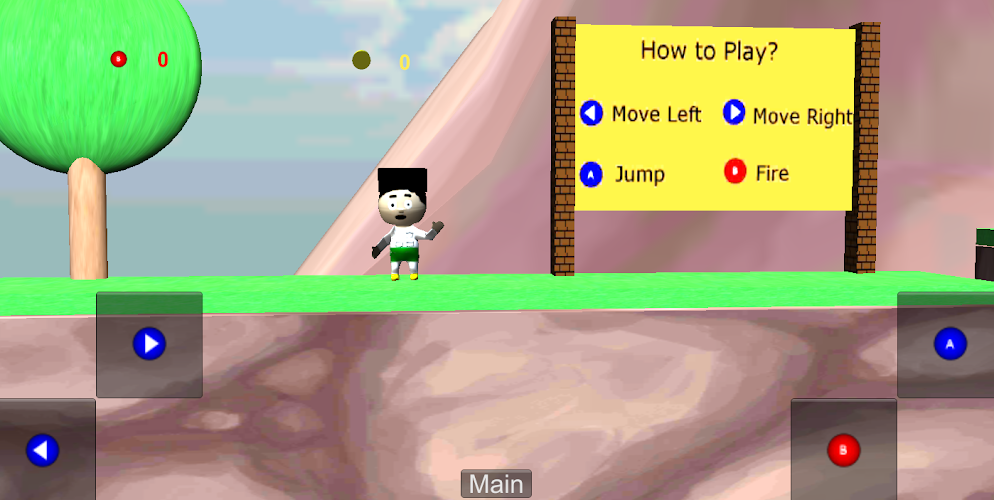
Task: Tap the on-screen move left arrow button
Action: pyautogui.click(x=42, y=450)
